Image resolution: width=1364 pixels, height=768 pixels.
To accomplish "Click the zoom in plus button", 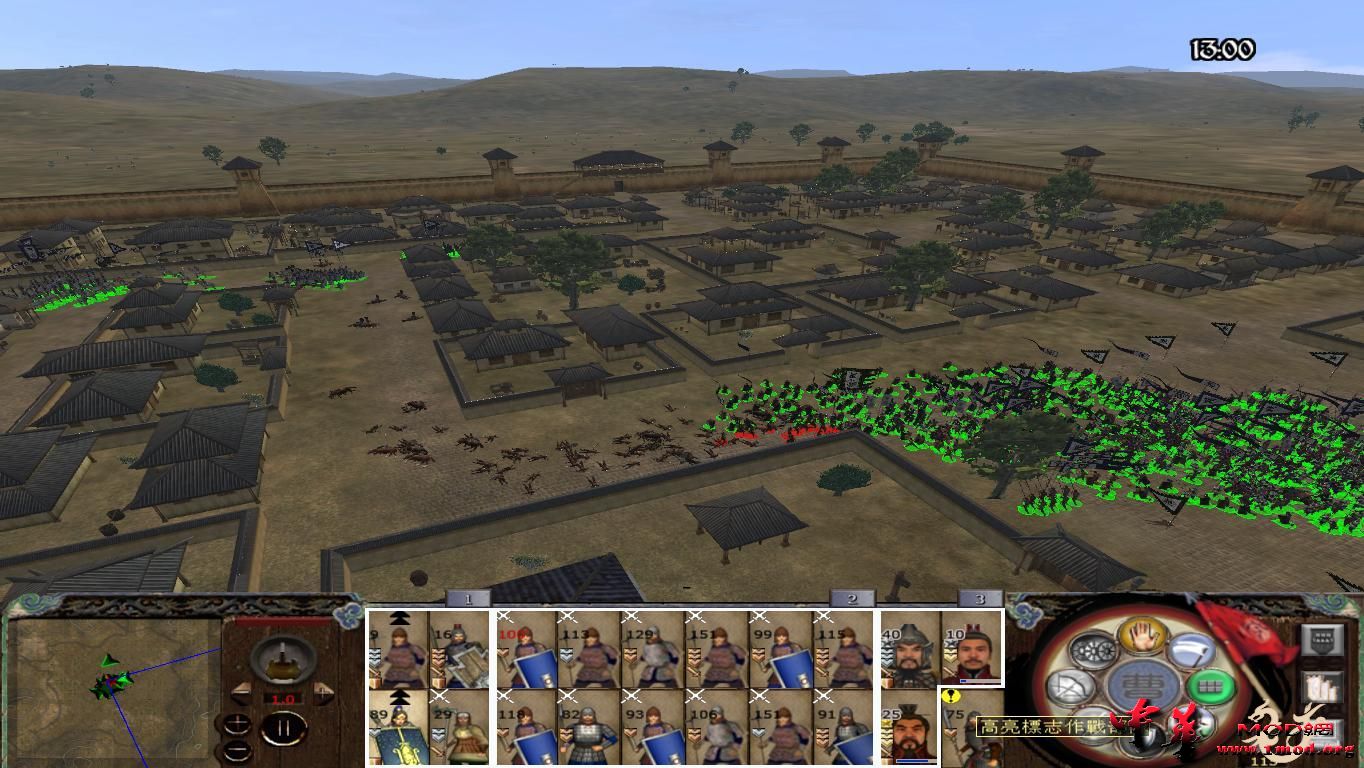I will click(x=238, y=722).
